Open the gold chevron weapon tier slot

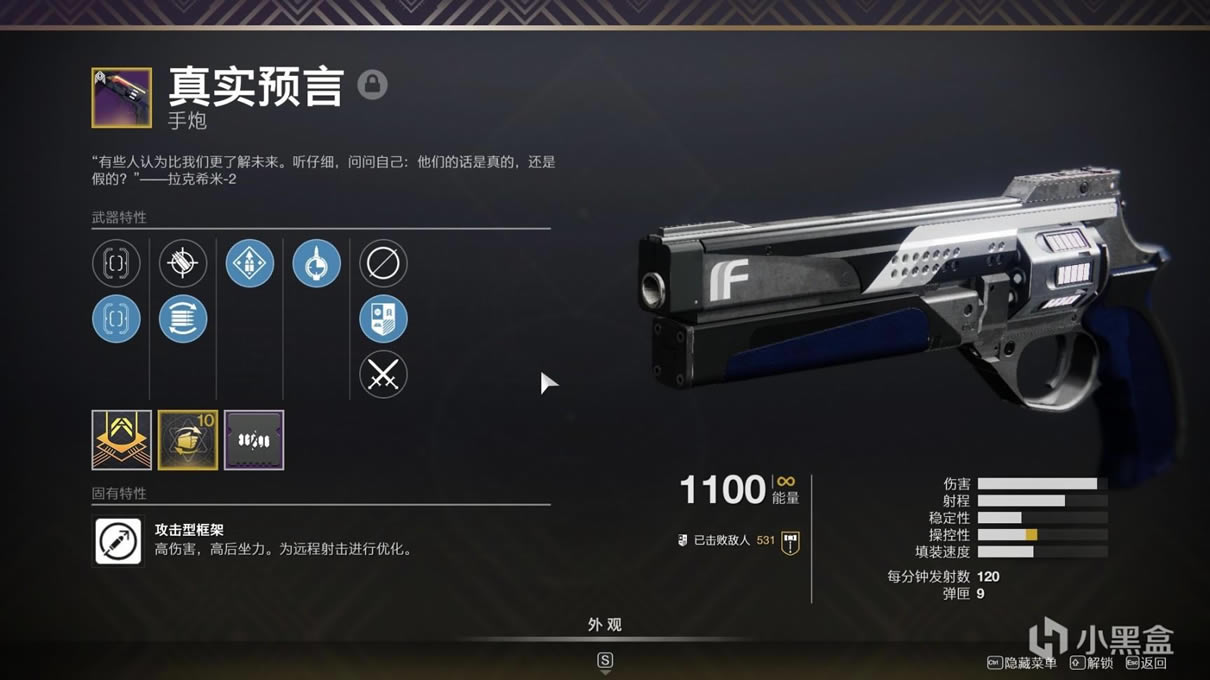click(x=122, y=440)
